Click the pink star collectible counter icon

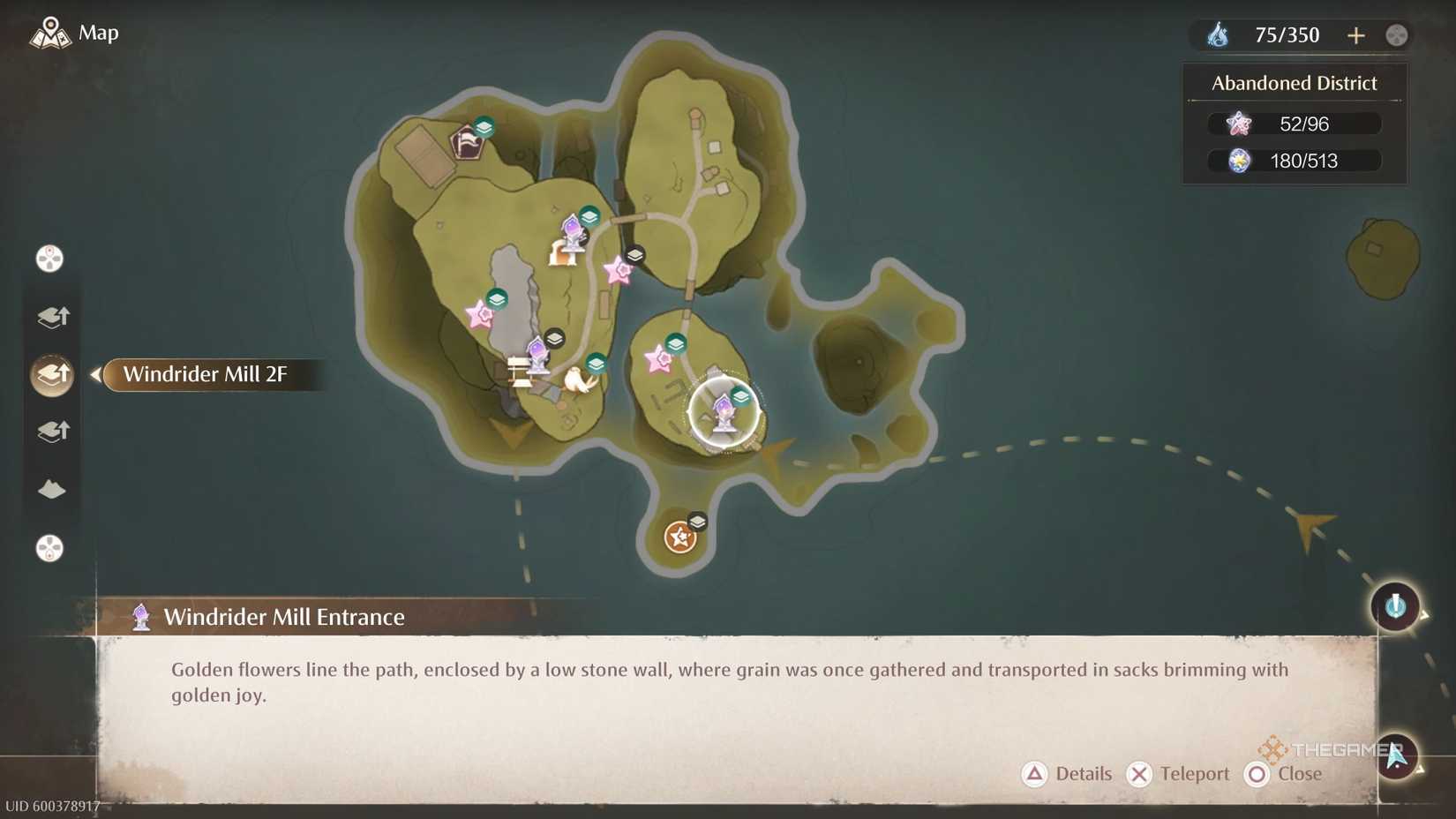point(1239,124)
